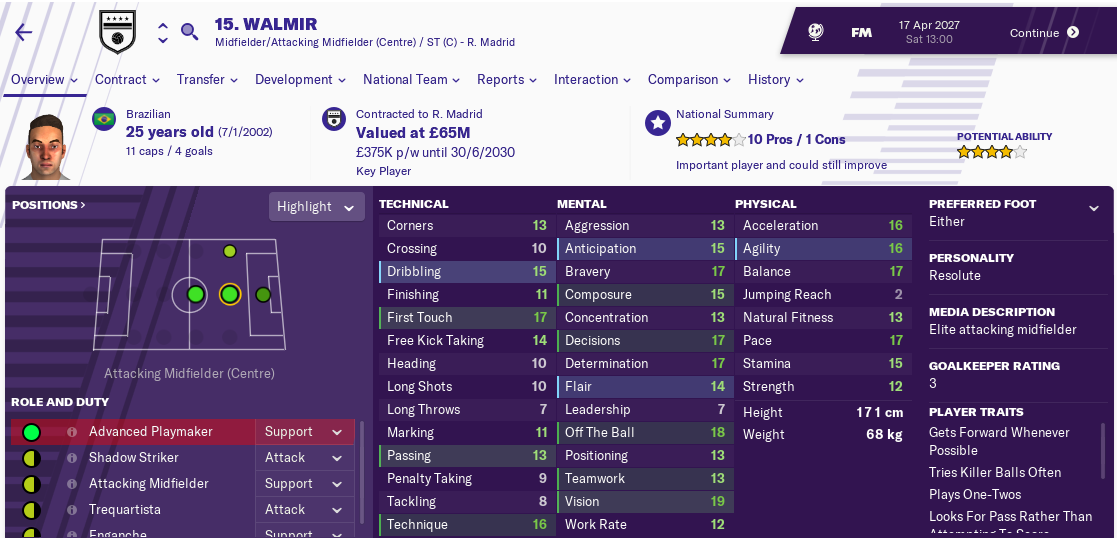Open the National Team menu
This screenshot has width=1117, height=538.
(x=411, y=80)
